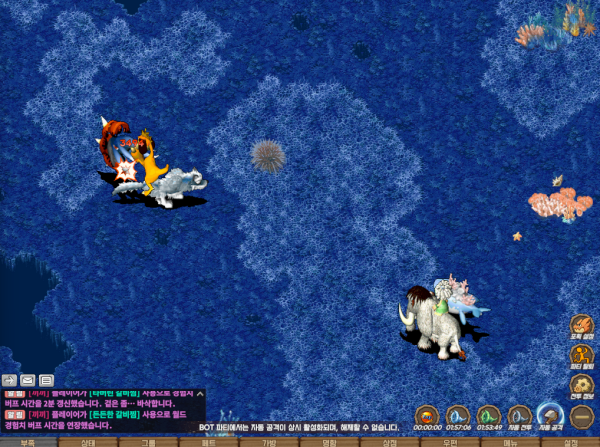Toggle the 자동 공격 hammer button
Screen dimensions: 600x447
pyautogui.click(x=550, y=415)
